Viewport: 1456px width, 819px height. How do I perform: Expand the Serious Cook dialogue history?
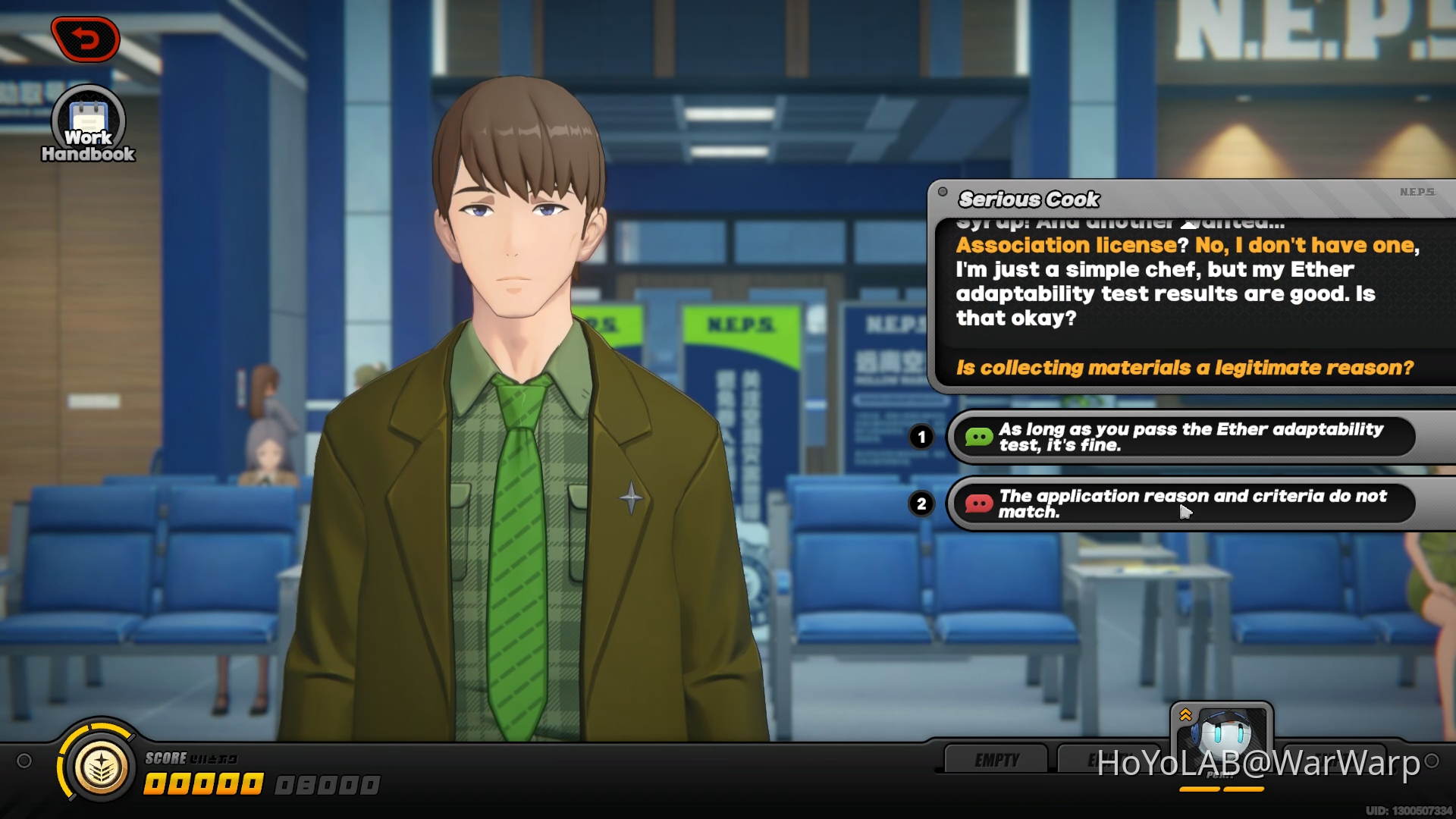[x=1188, y=225]
